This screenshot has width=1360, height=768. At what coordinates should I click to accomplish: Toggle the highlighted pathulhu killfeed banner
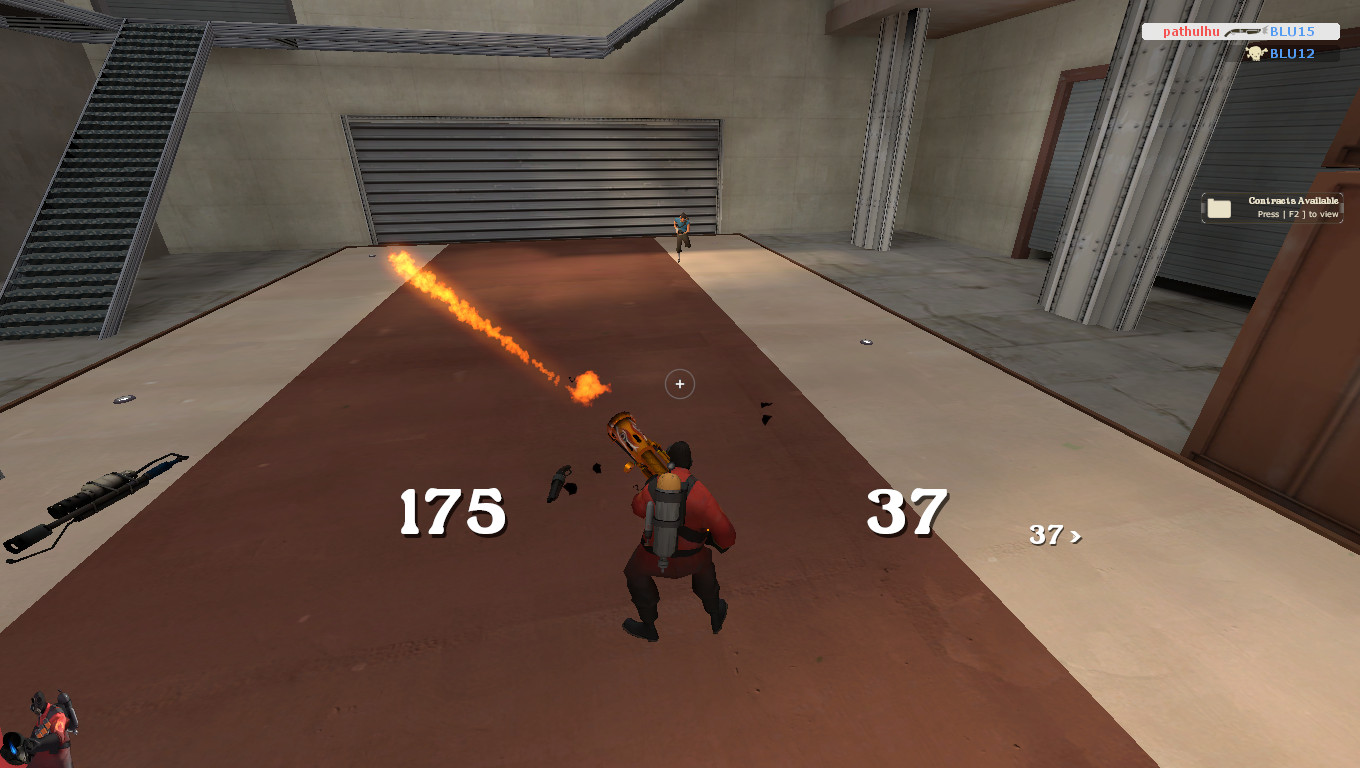click(x=1240, y=31)
